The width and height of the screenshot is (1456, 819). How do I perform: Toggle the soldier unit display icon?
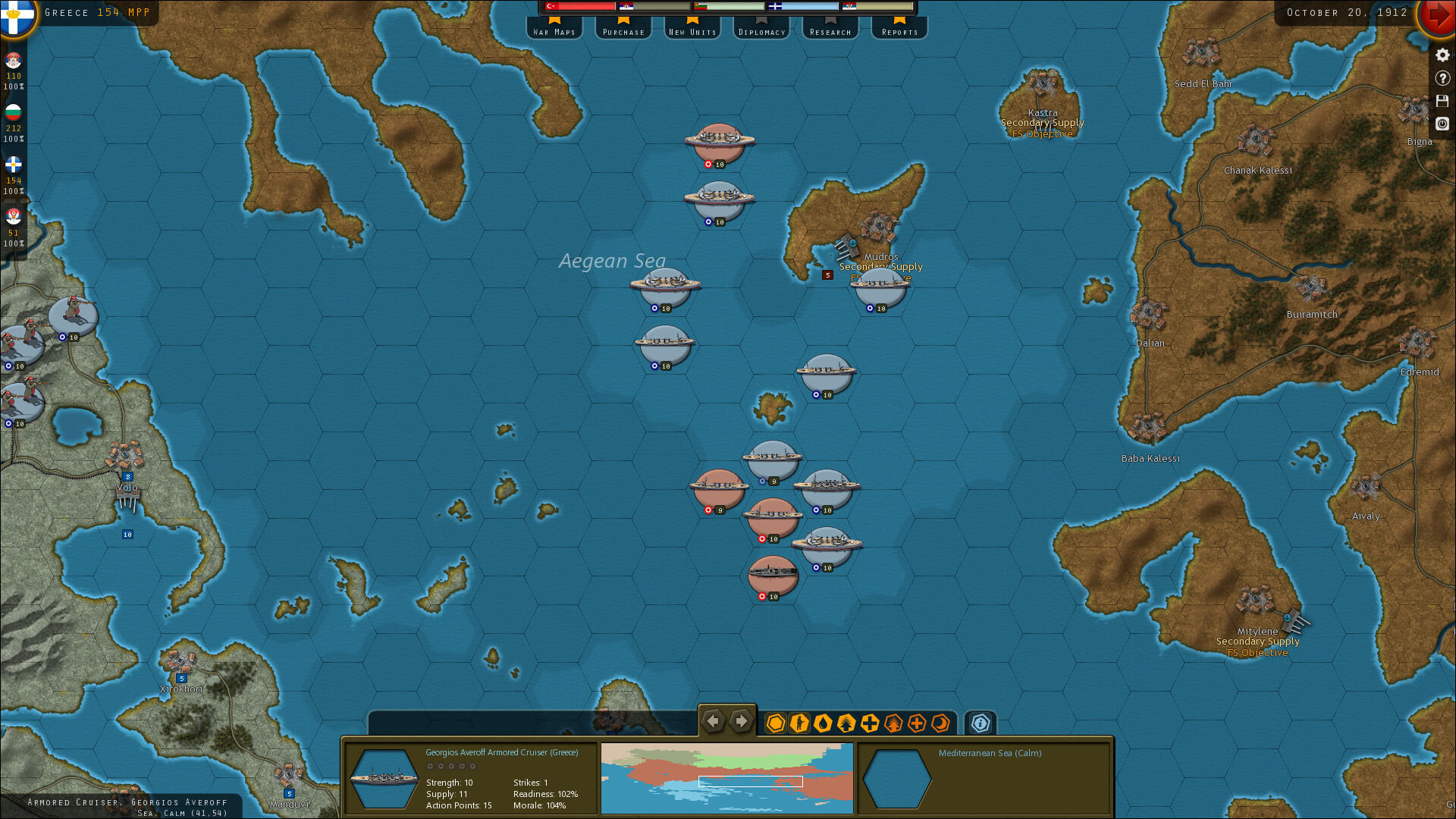[800, 723]
